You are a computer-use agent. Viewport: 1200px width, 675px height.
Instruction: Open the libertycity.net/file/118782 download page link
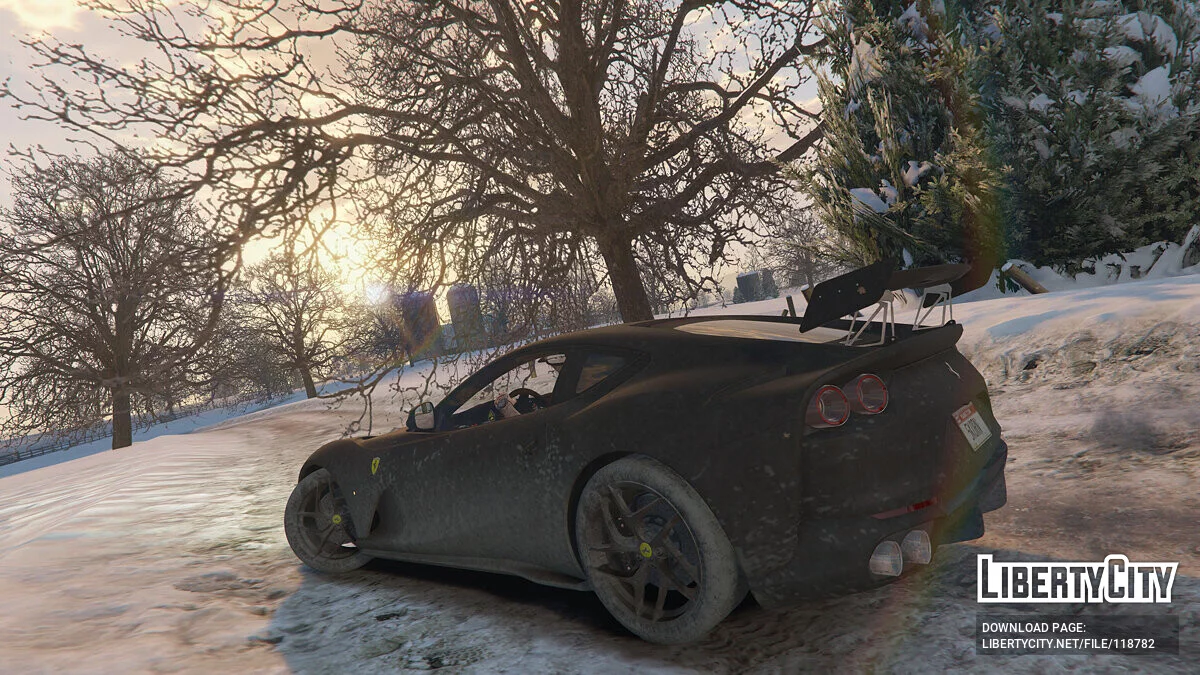click(1066, 644)
